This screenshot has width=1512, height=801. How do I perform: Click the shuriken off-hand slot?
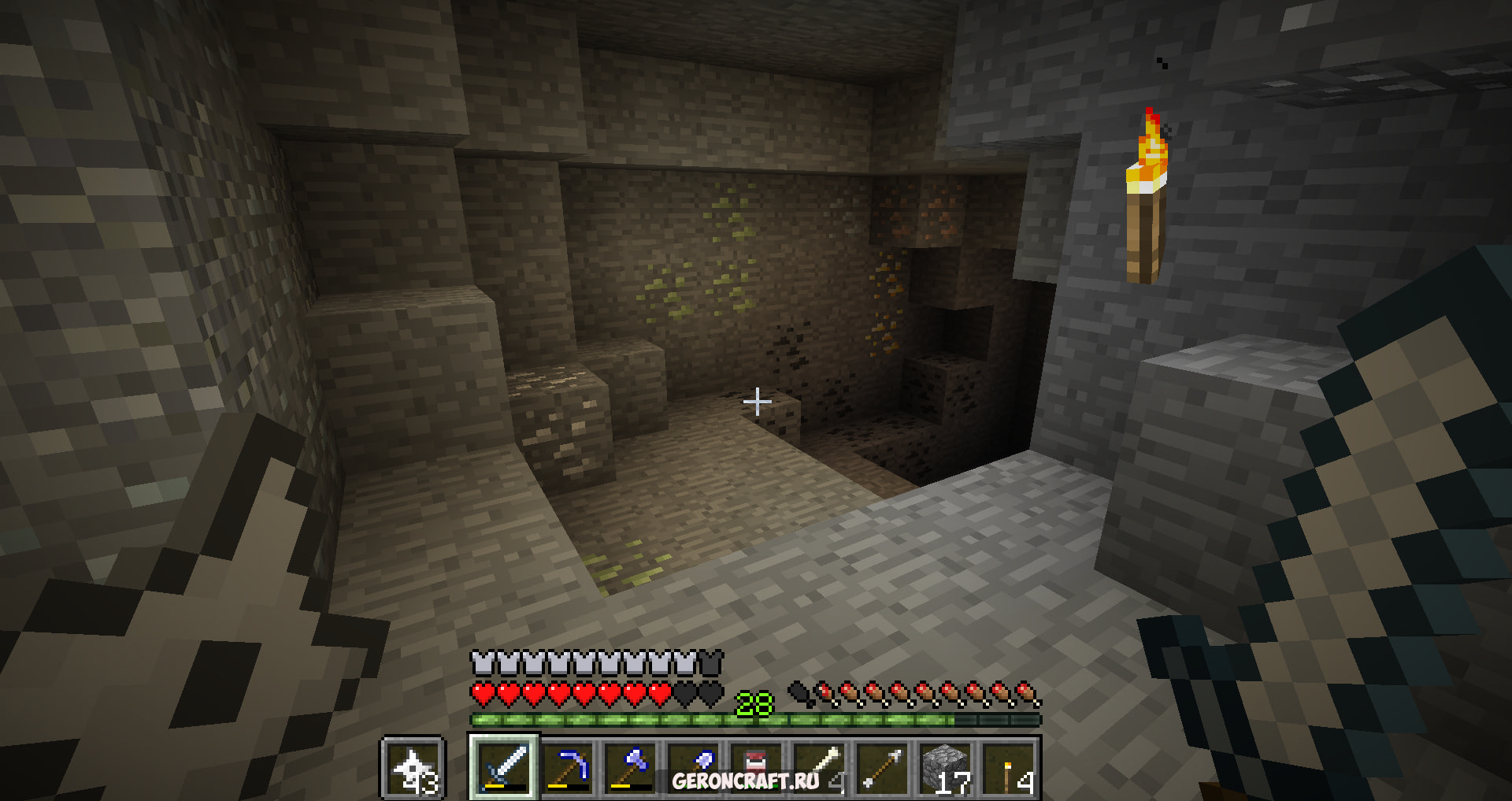click(x=413, y=767)
